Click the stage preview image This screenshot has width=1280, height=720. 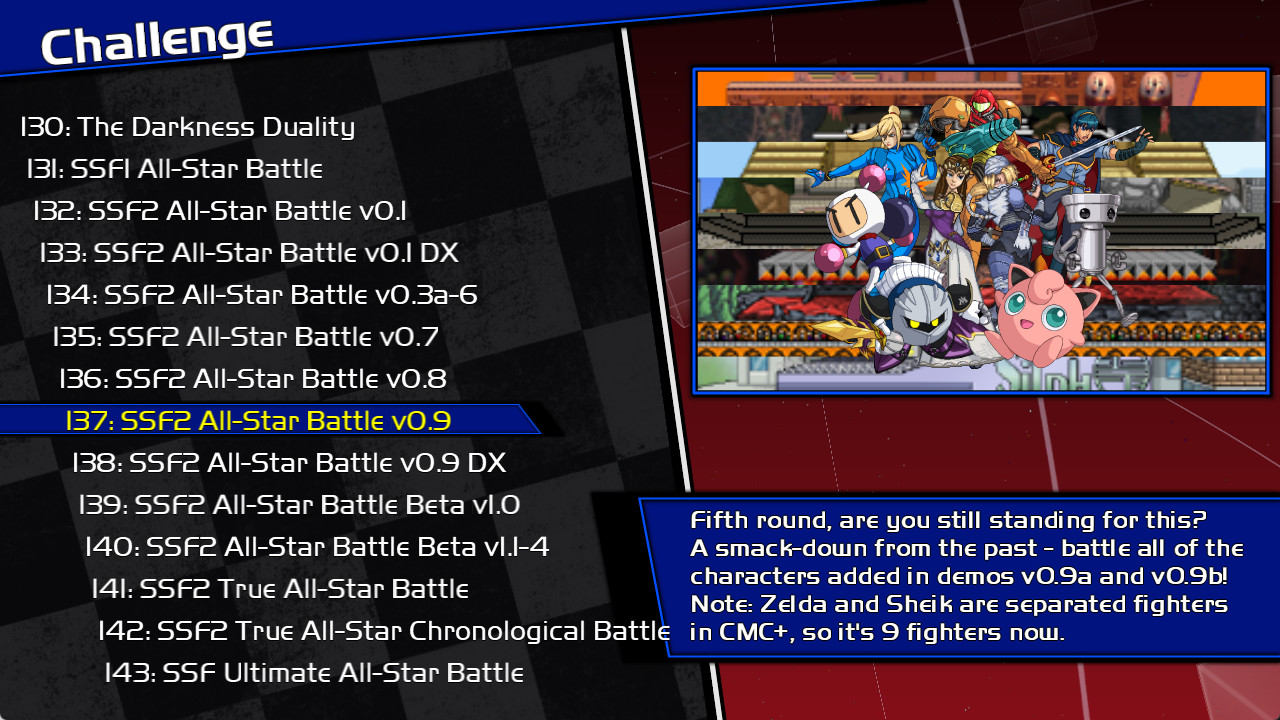click(x=980, y=230)
